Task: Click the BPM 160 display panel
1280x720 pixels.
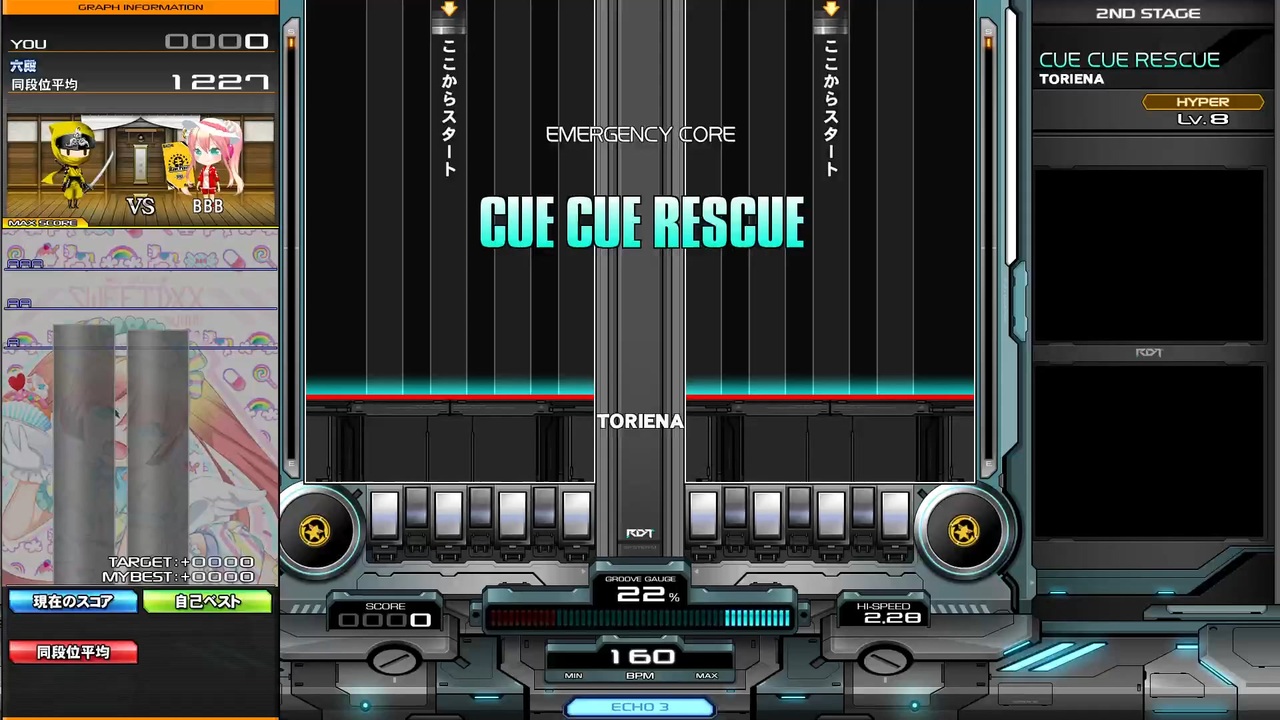Action: [x=640, y=660]
